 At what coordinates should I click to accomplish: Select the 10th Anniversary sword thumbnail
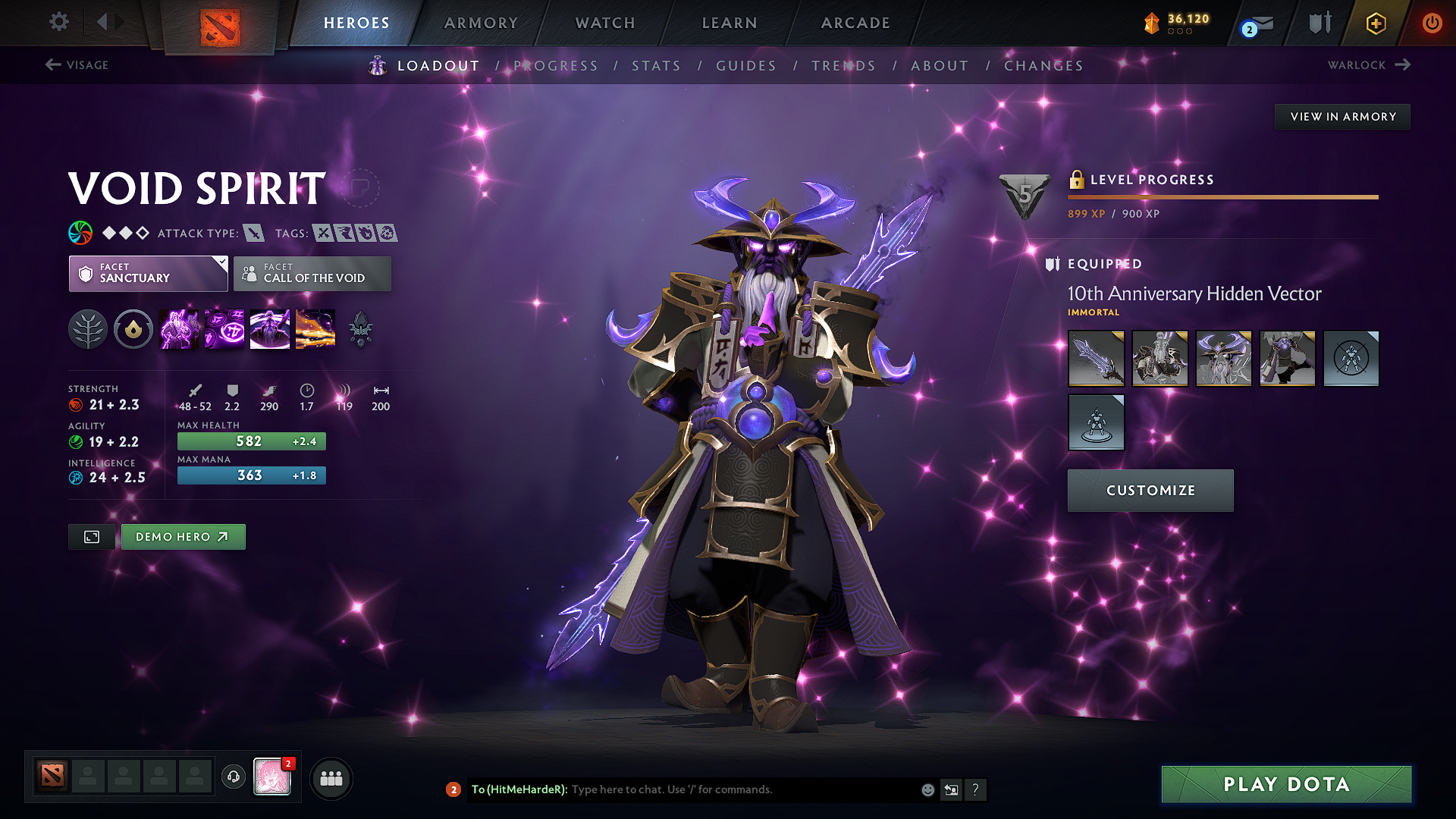coord(1096,359)
